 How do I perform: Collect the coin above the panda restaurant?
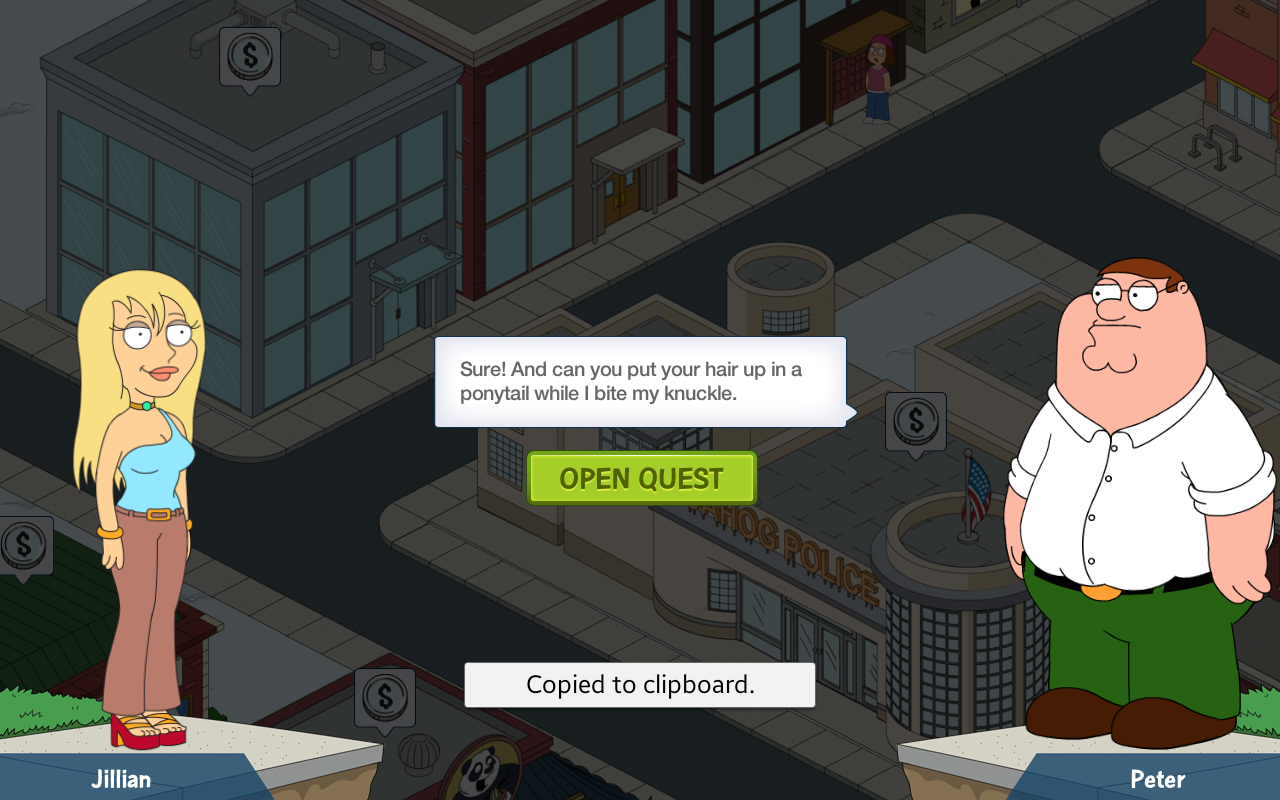[384, 697]
